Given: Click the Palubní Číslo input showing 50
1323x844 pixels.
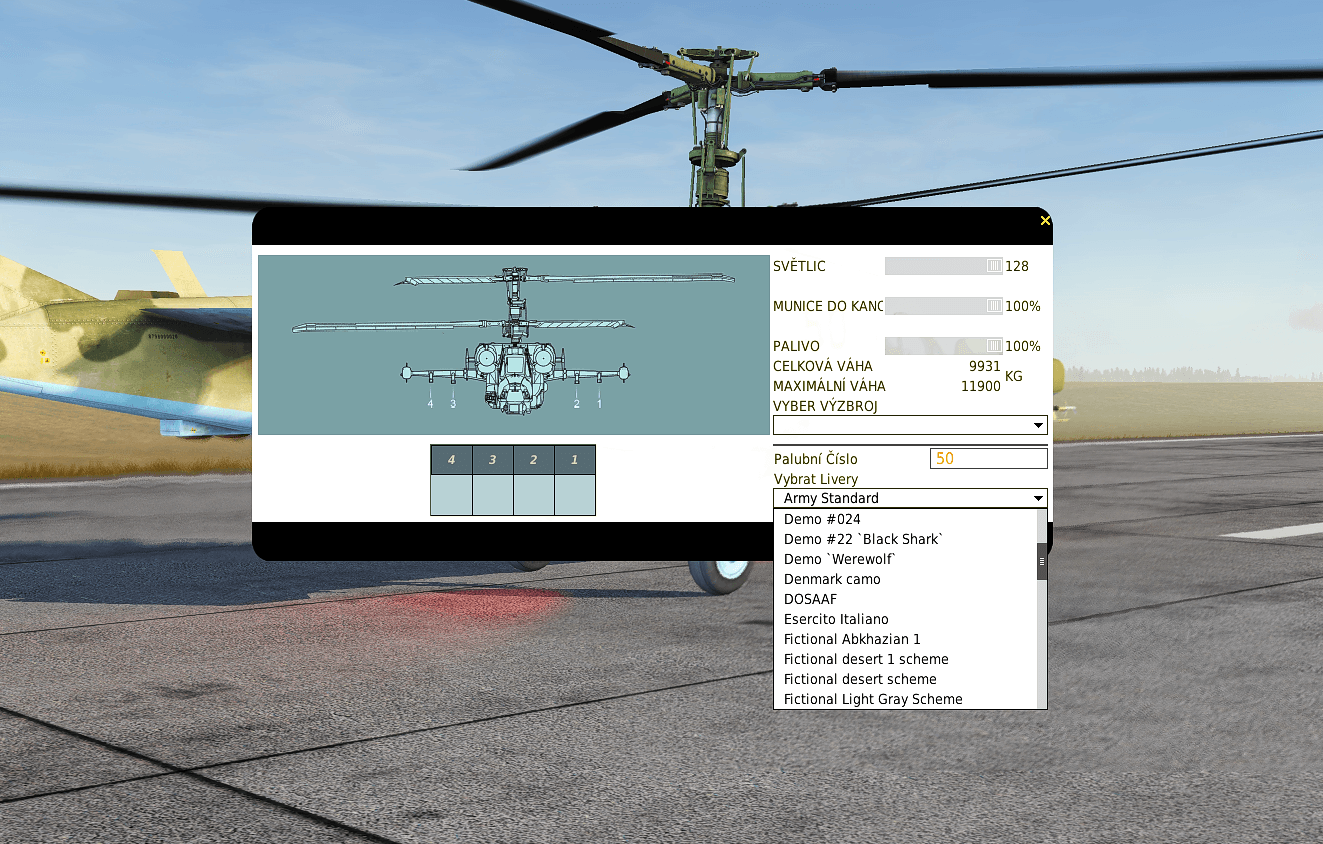Looking at the screenshot, I should [988, 458].
